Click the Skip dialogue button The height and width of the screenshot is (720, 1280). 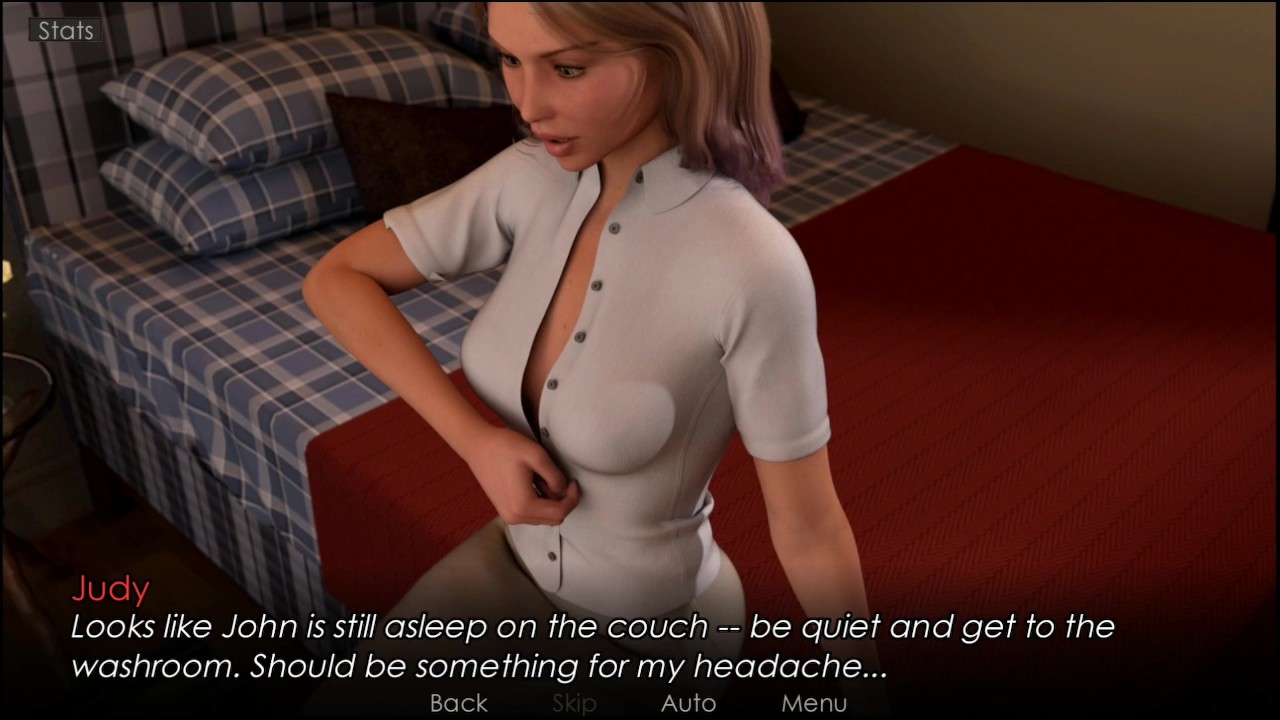coord(574,703)
